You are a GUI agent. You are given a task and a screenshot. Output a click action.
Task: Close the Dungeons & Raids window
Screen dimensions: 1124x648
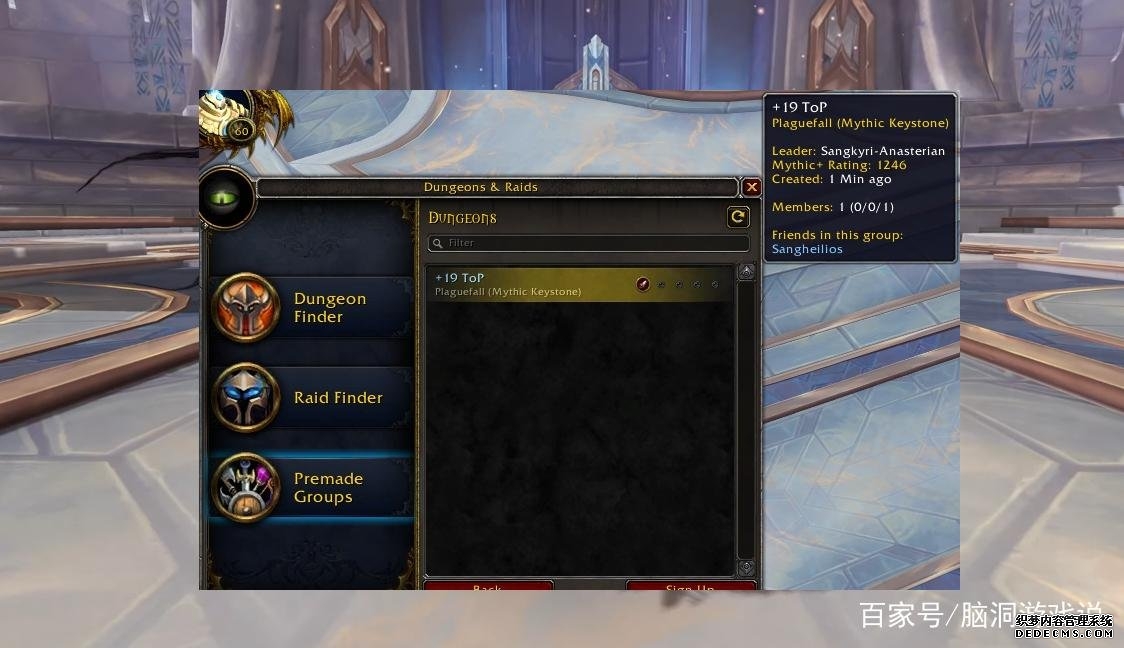click(x=752, y=187)
